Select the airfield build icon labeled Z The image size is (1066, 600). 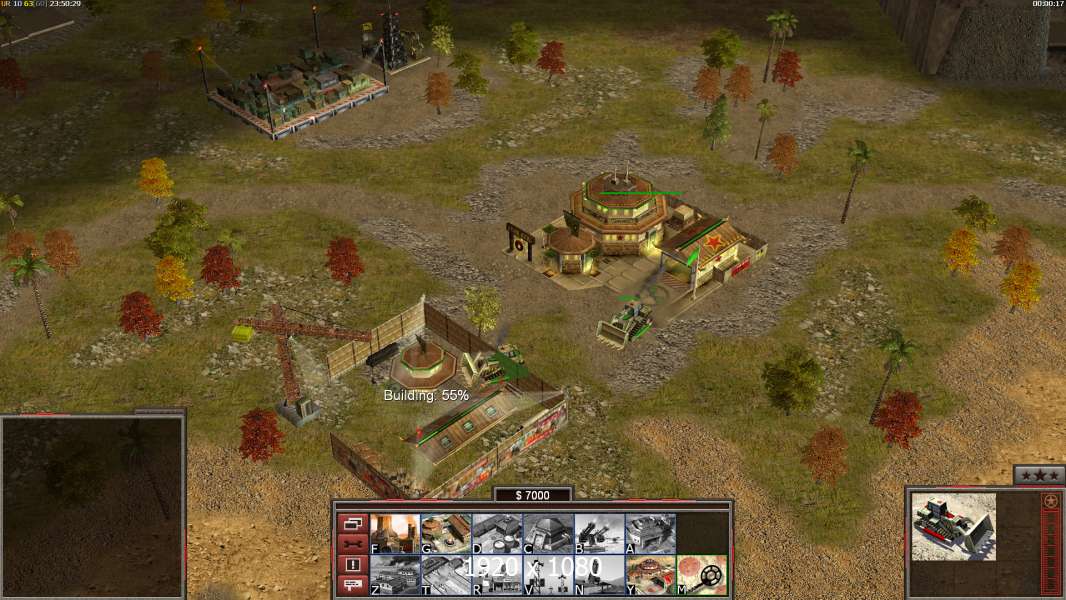[394, 575]
